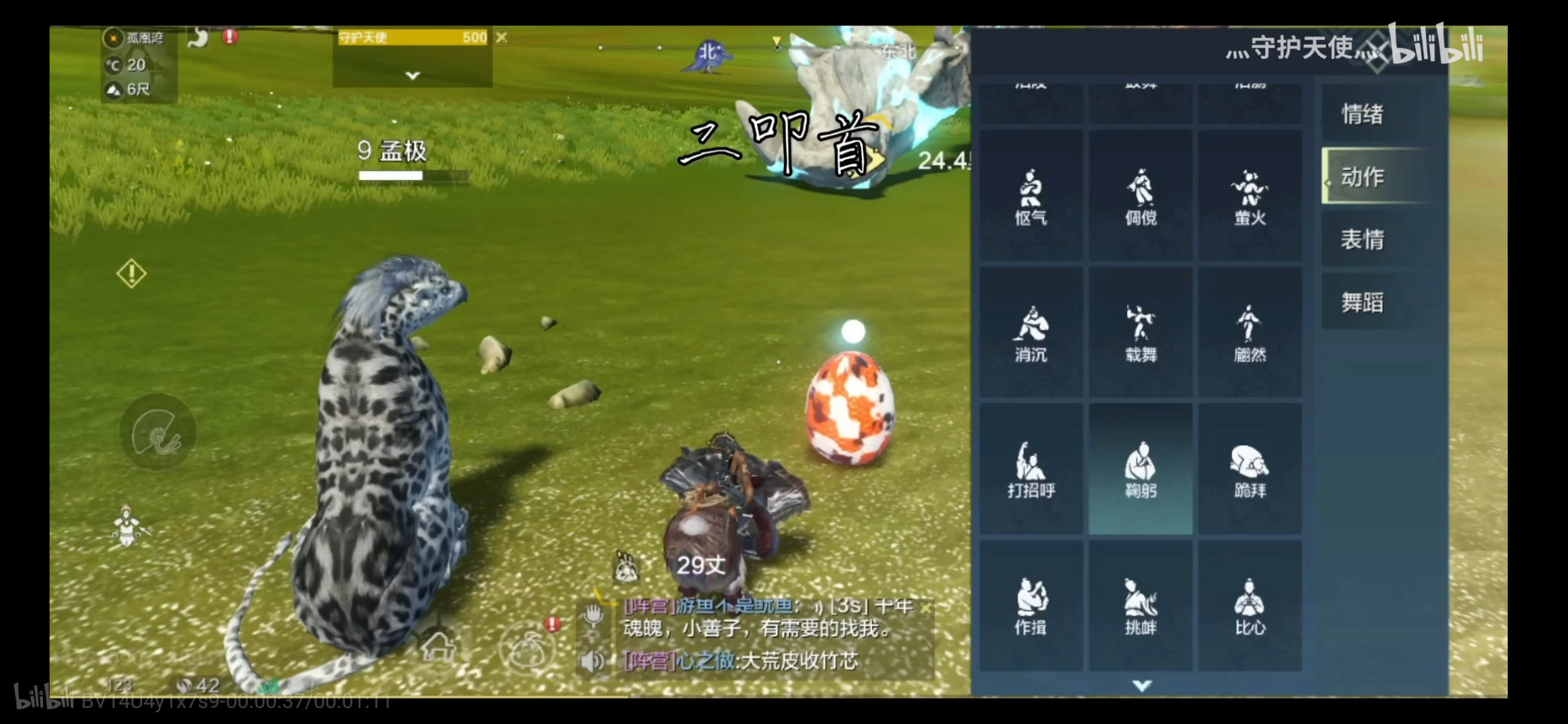Select the 消沉 sitting emote
The width and height of the screenshot is (1568, 724).
click(1031, 333)
